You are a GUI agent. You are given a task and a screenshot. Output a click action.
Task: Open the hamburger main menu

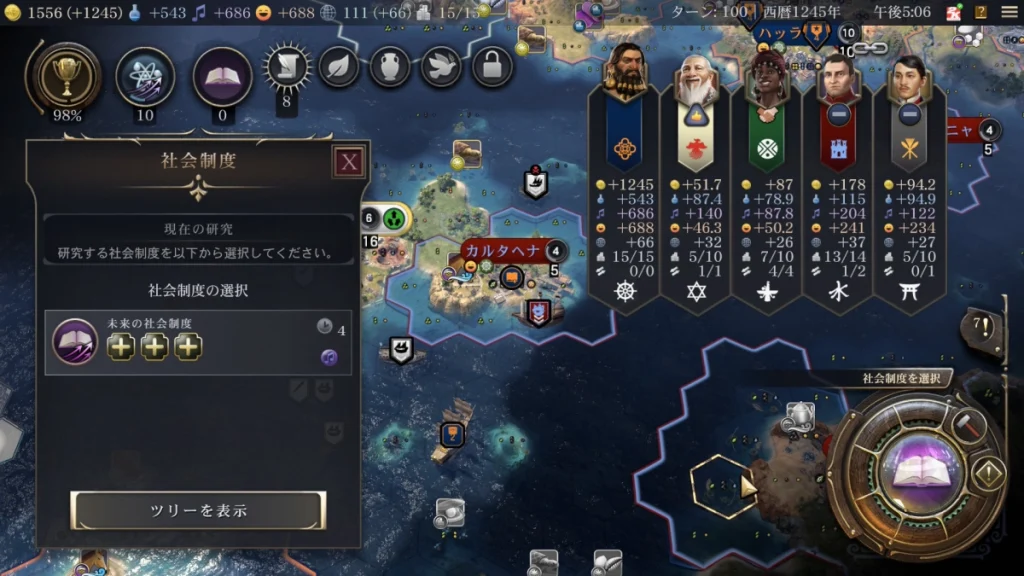click(1008, 12)
